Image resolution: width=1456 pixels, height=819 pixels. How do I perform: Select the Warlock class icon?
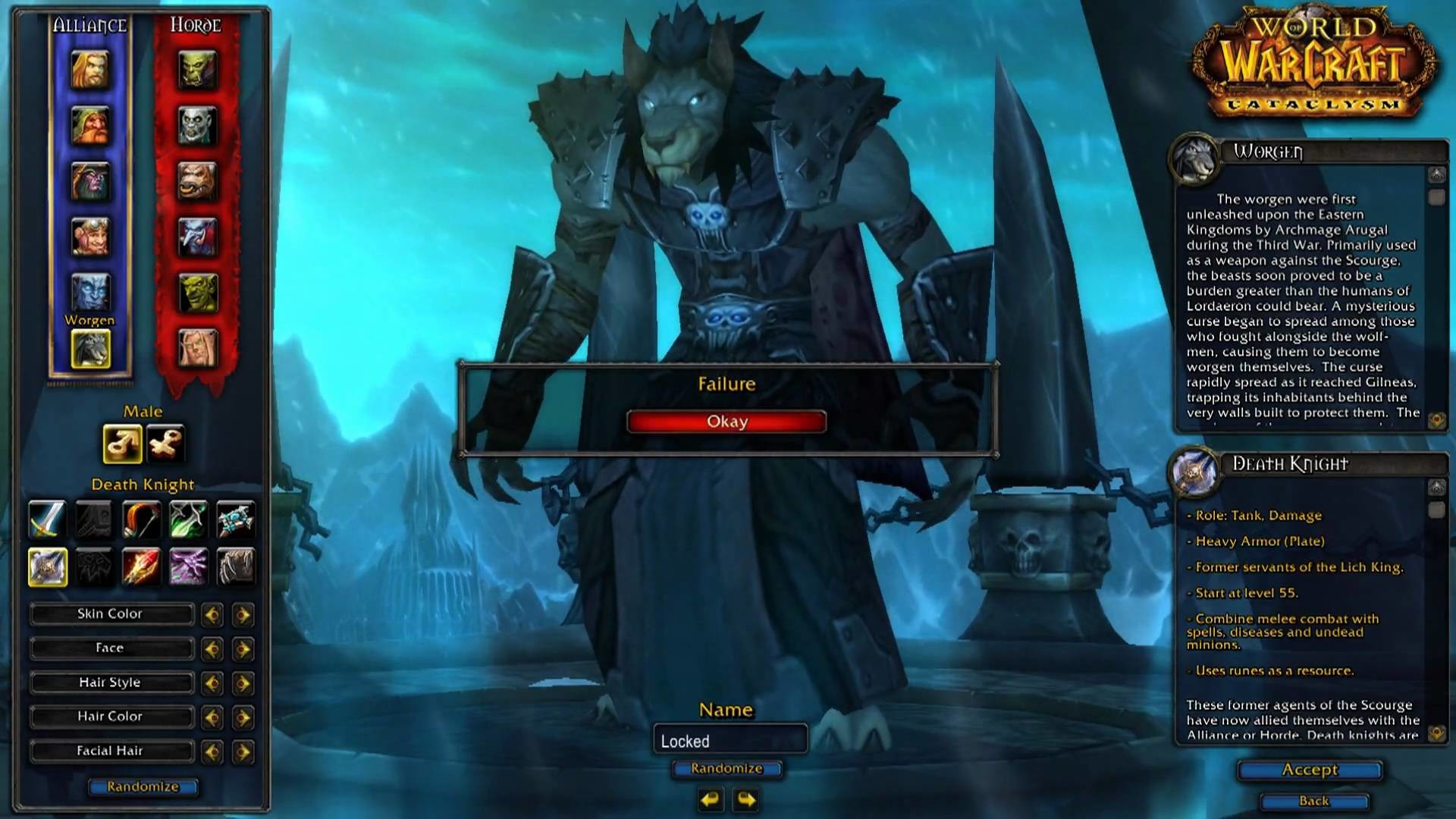click(x=190, y=565)
